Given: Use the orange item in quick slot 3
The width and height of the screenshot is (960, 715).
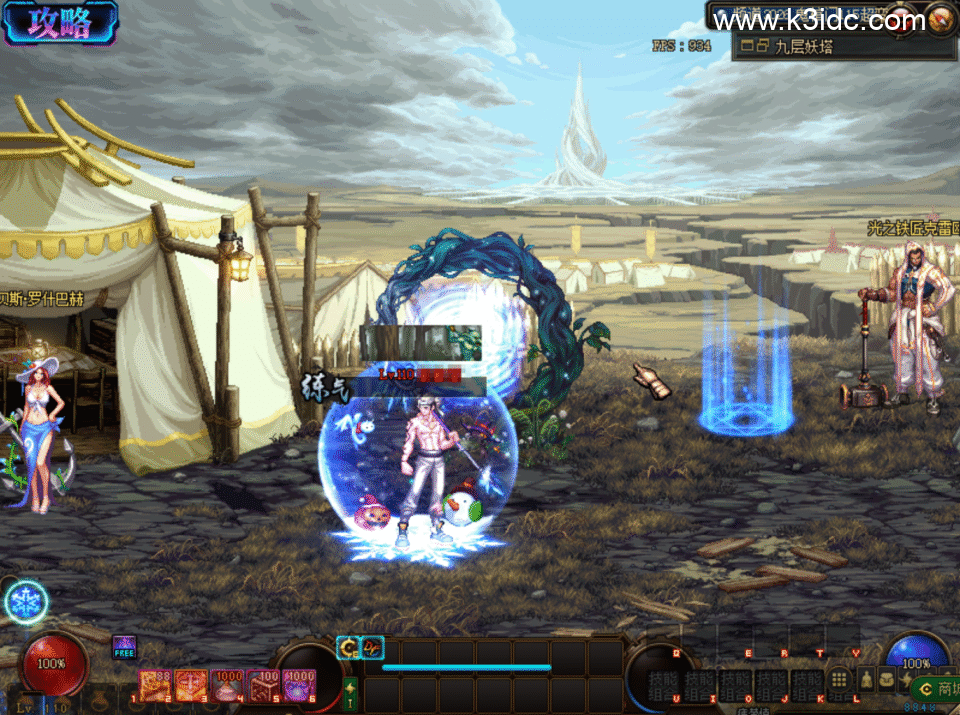Looking at the screenshot, I should click(192, 685).
